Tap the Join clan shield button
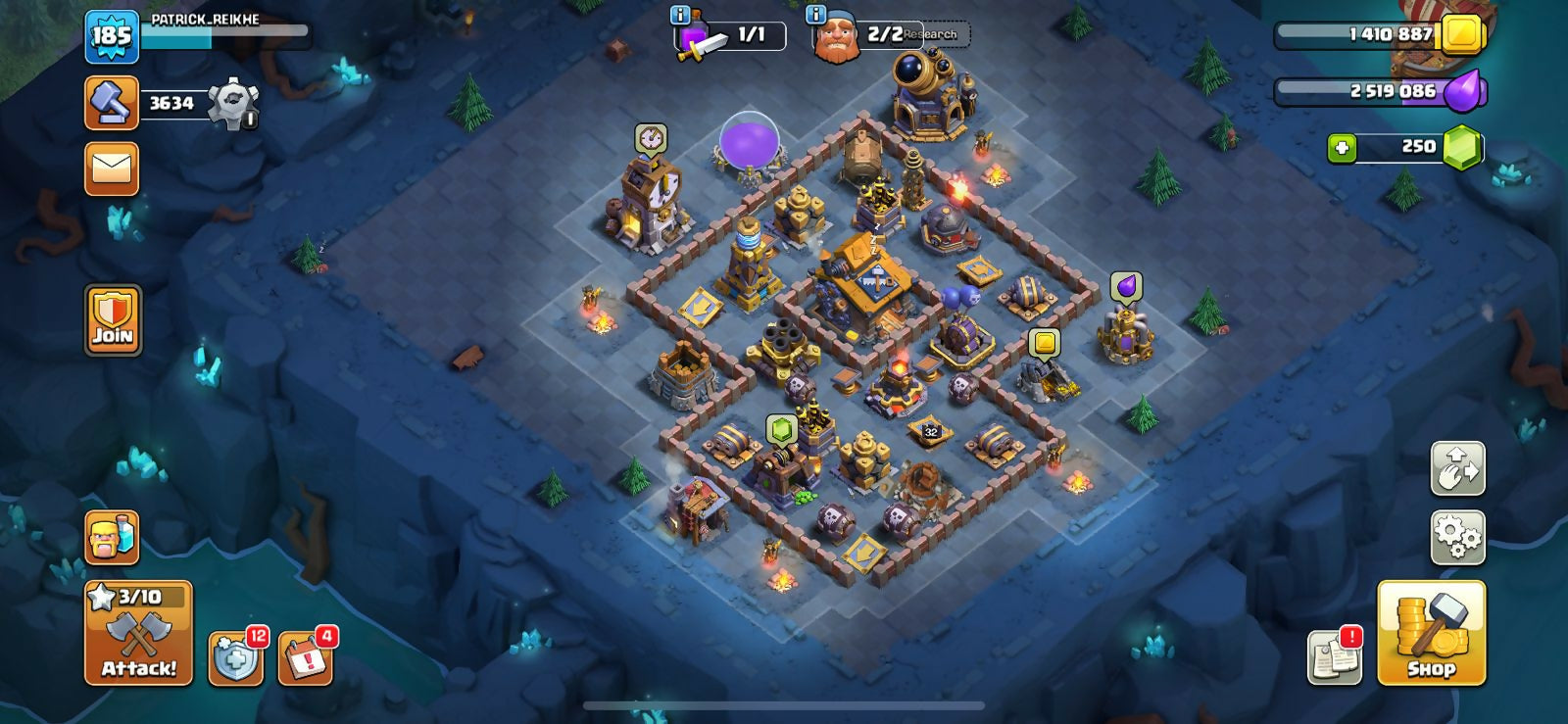The height and width of the screenshot is (724, 1568). click(x=113, y=319)
